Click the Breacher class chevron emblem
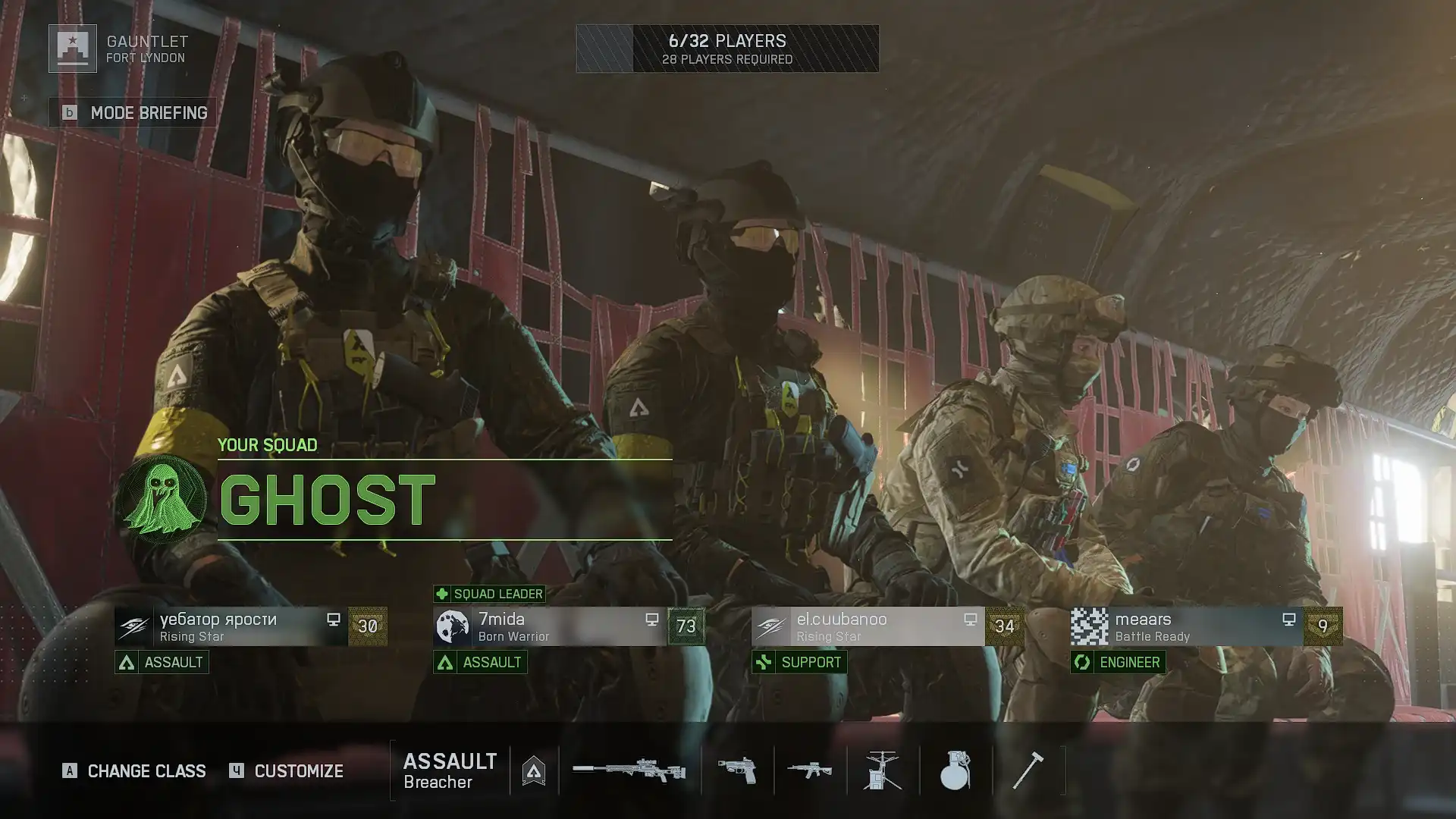Viewport: 1456px width, 819px height. pos(535,770)
